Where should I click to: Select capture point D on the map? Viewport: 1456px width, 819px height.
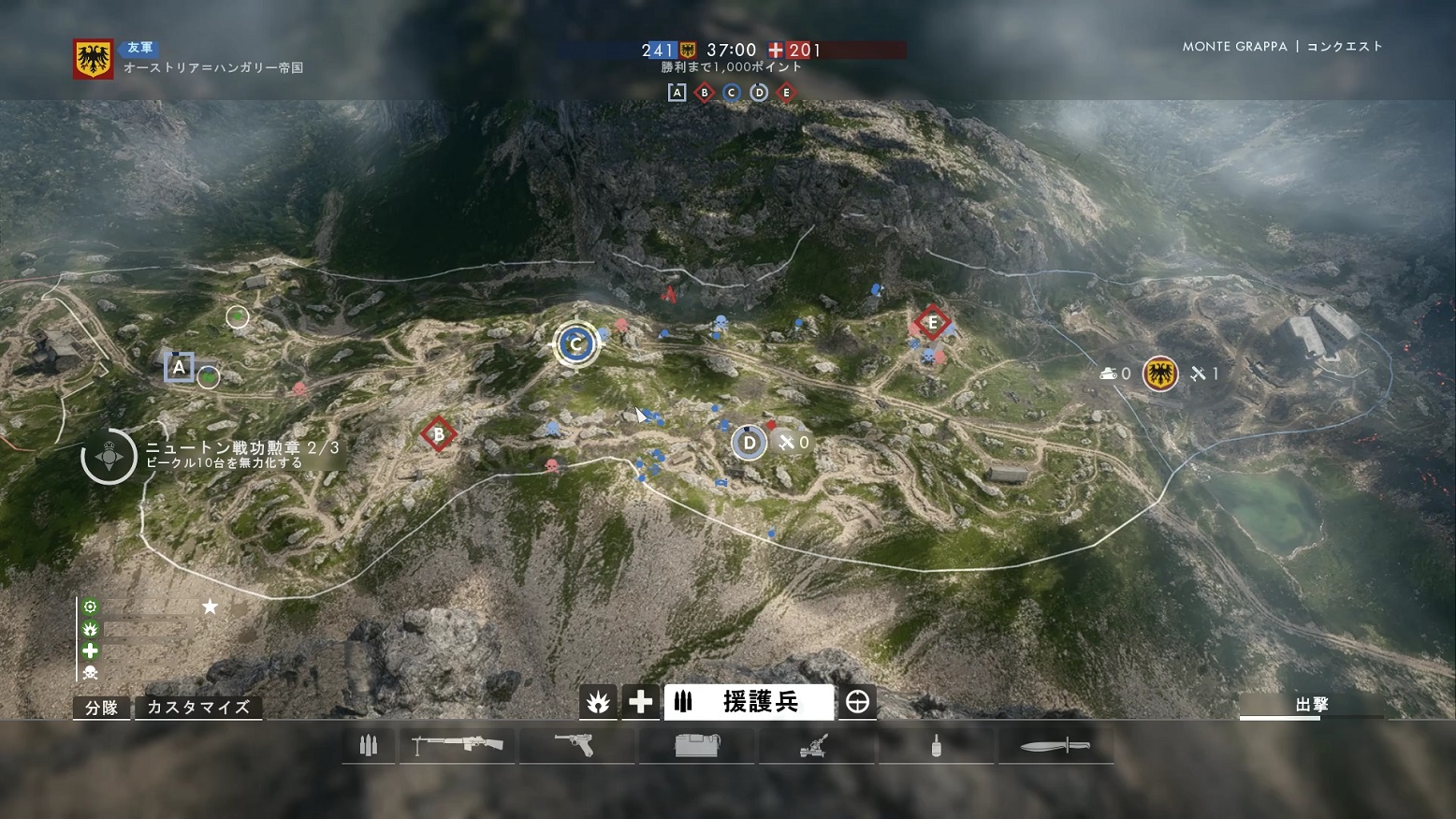click(749, 443)
